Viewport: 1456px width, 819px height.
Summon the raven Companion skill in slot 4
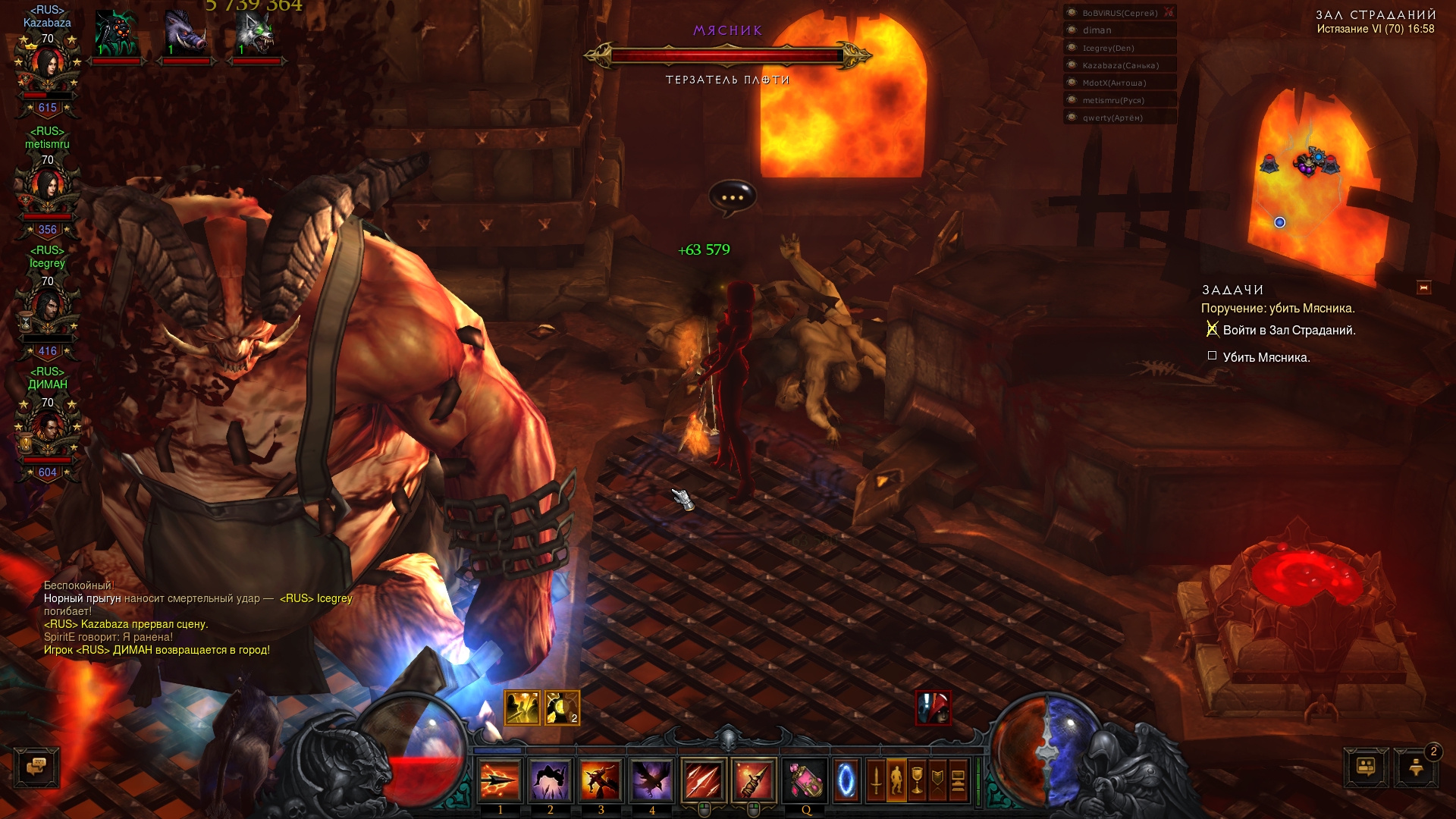651,780
